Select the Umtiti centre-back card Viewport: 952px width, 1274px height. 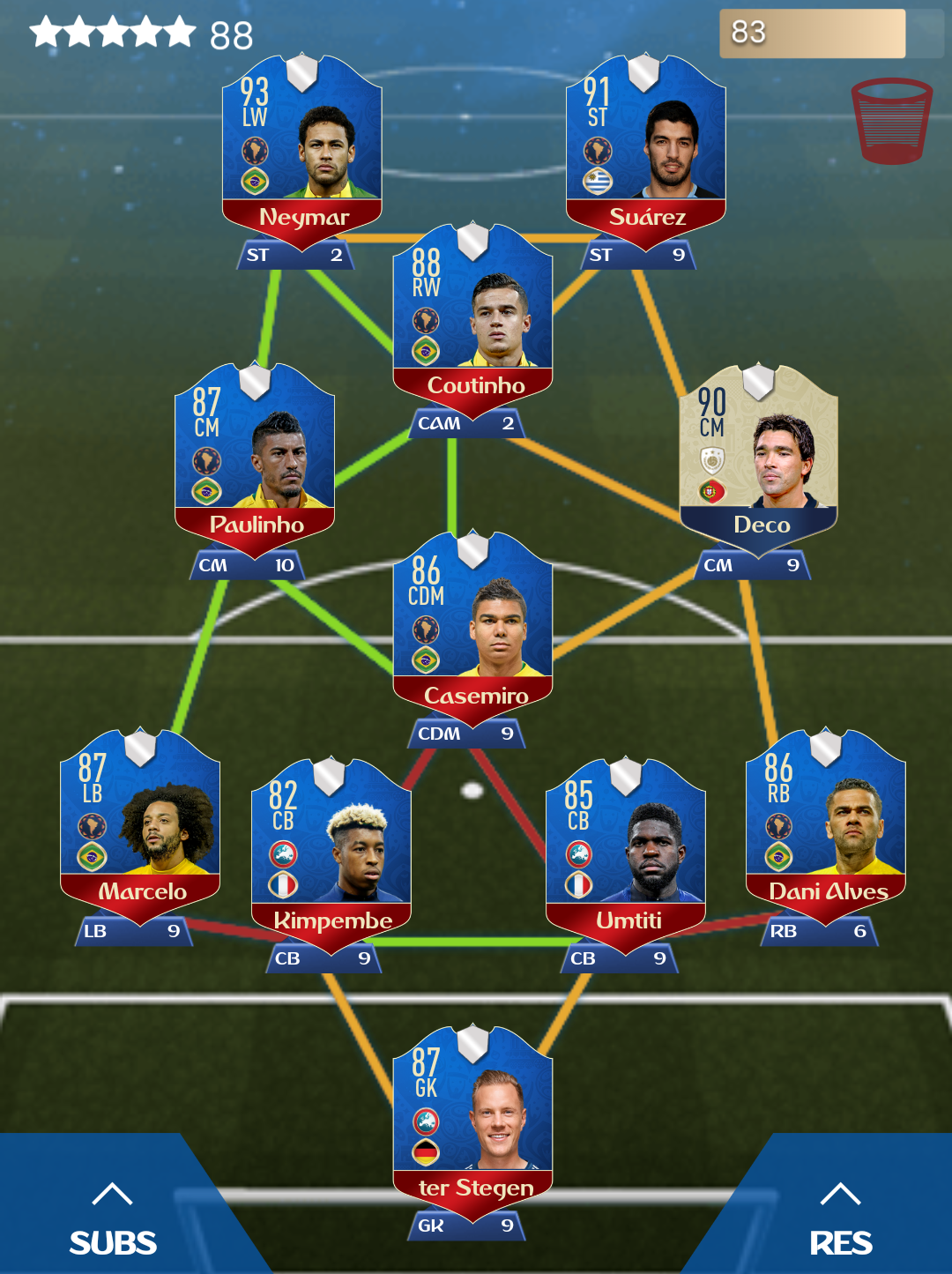coord(626,848)
